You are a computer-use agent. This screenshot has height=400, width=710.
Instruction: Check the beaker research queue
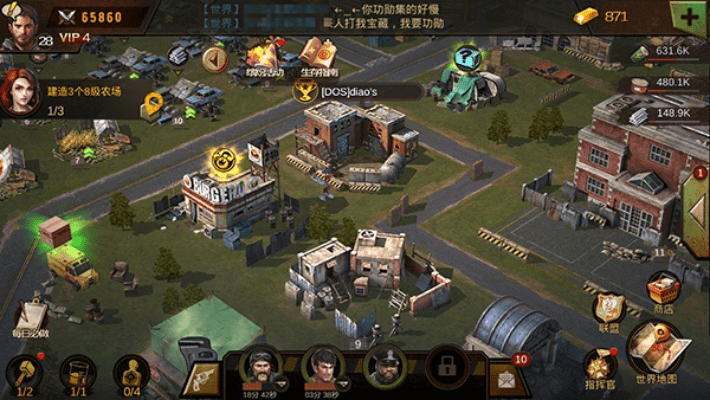click(77, 375)
